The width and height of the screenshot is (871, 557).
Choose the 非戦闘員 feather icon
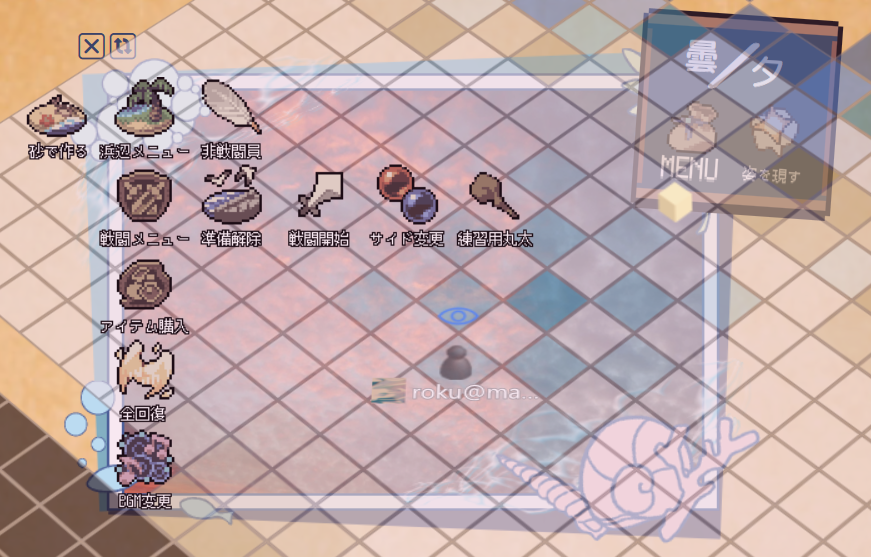tap(231, 107)
